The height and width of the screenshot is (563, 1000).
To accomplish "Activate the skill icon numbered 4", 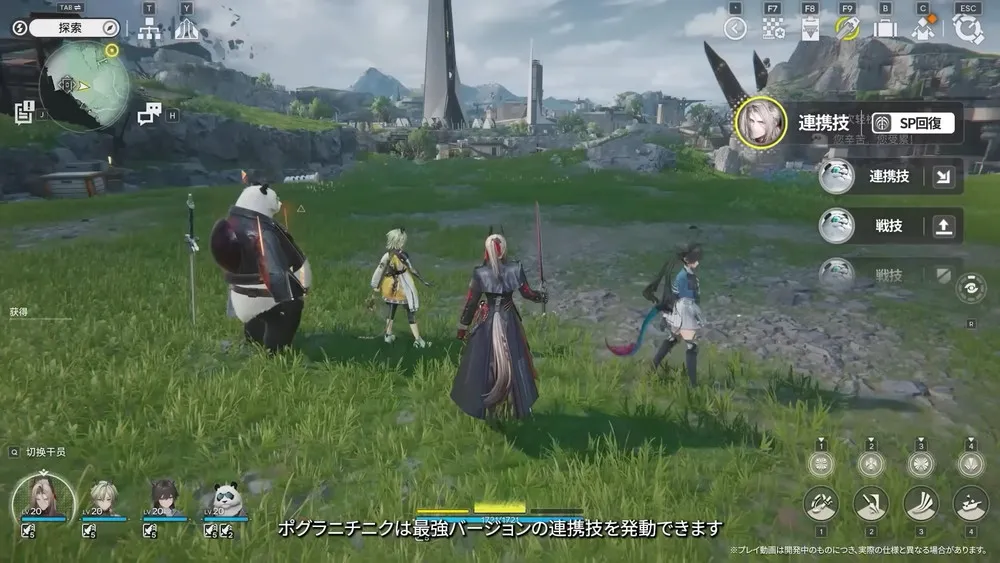I will [970, 503].
